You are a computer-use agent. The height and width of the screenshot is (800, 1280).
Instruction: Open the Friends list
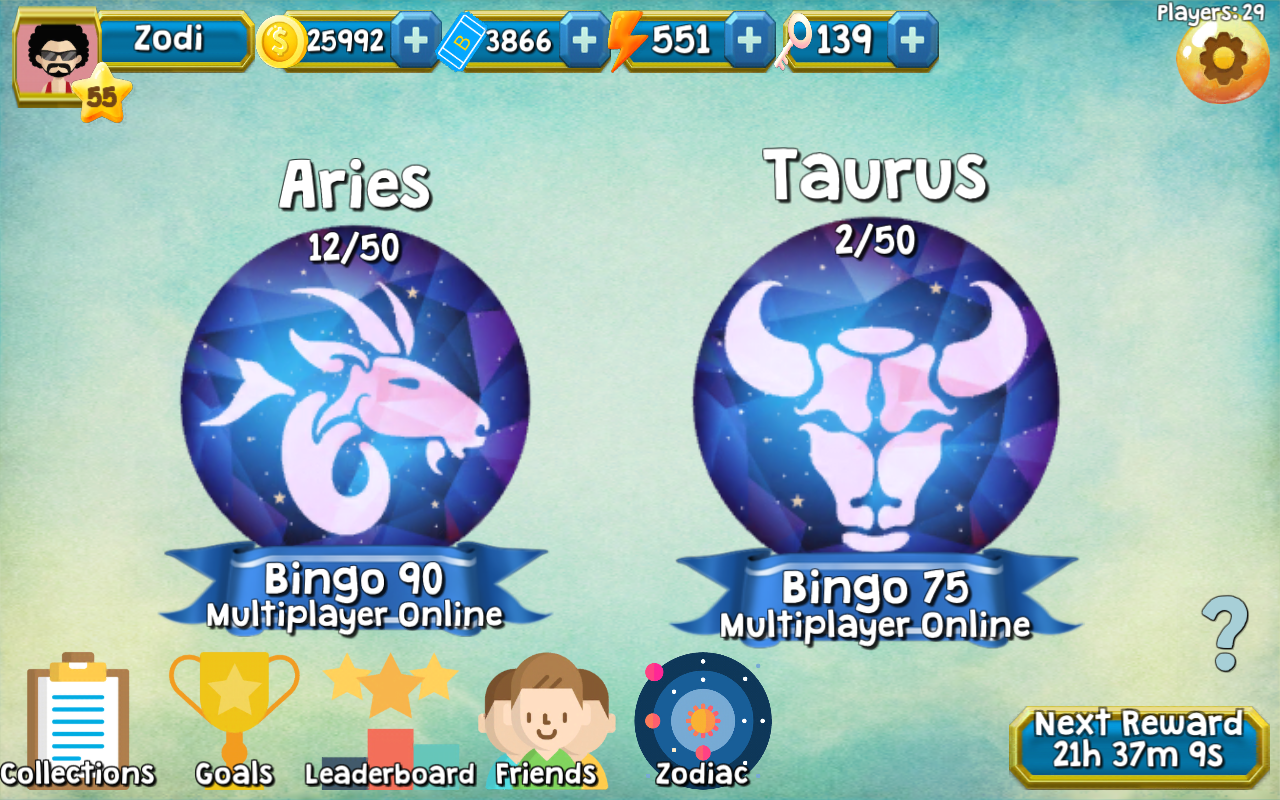[546, 715]
